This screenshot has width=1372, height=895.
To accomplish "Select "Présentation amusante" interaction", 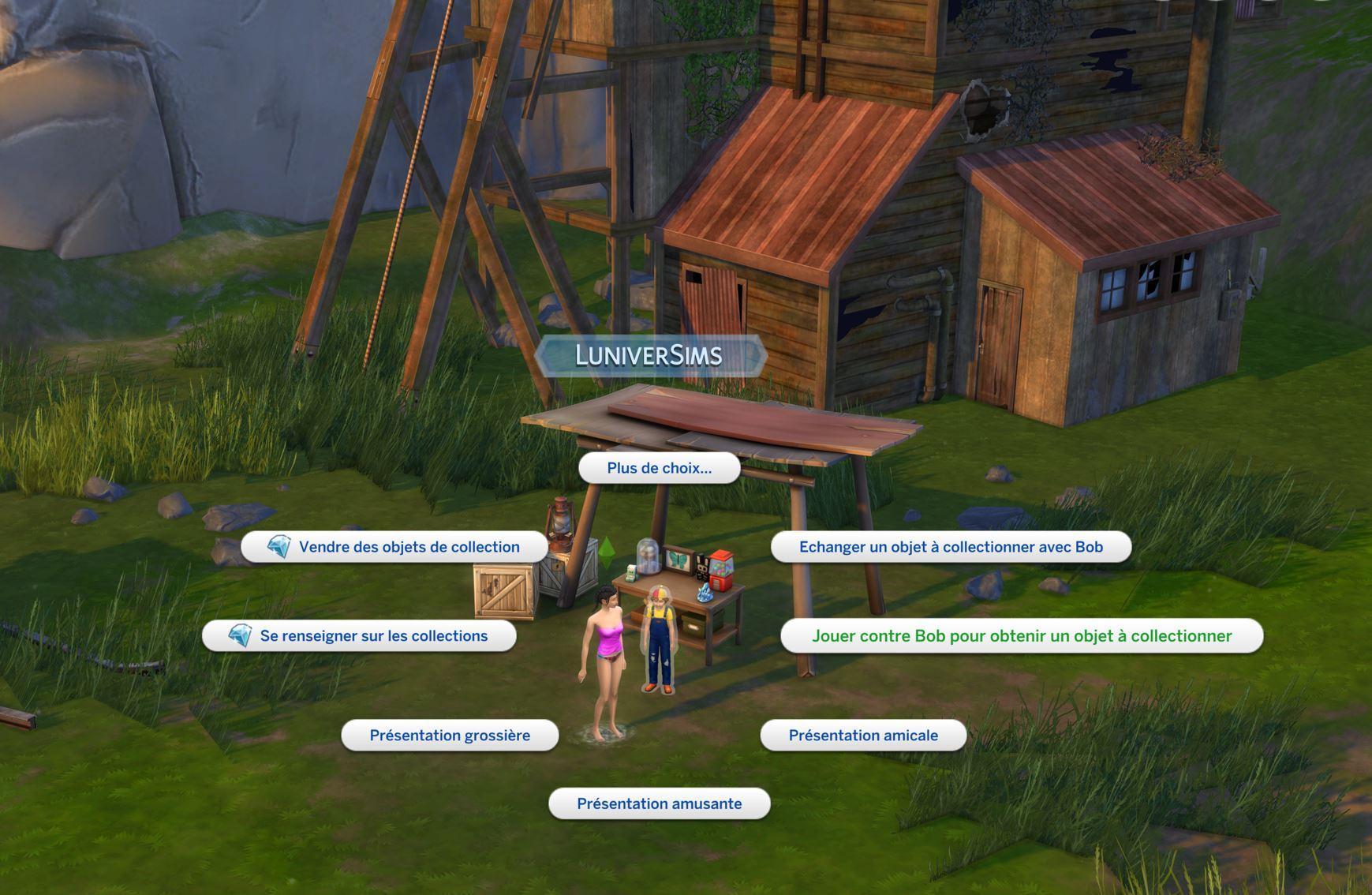I will coord(659,803).
